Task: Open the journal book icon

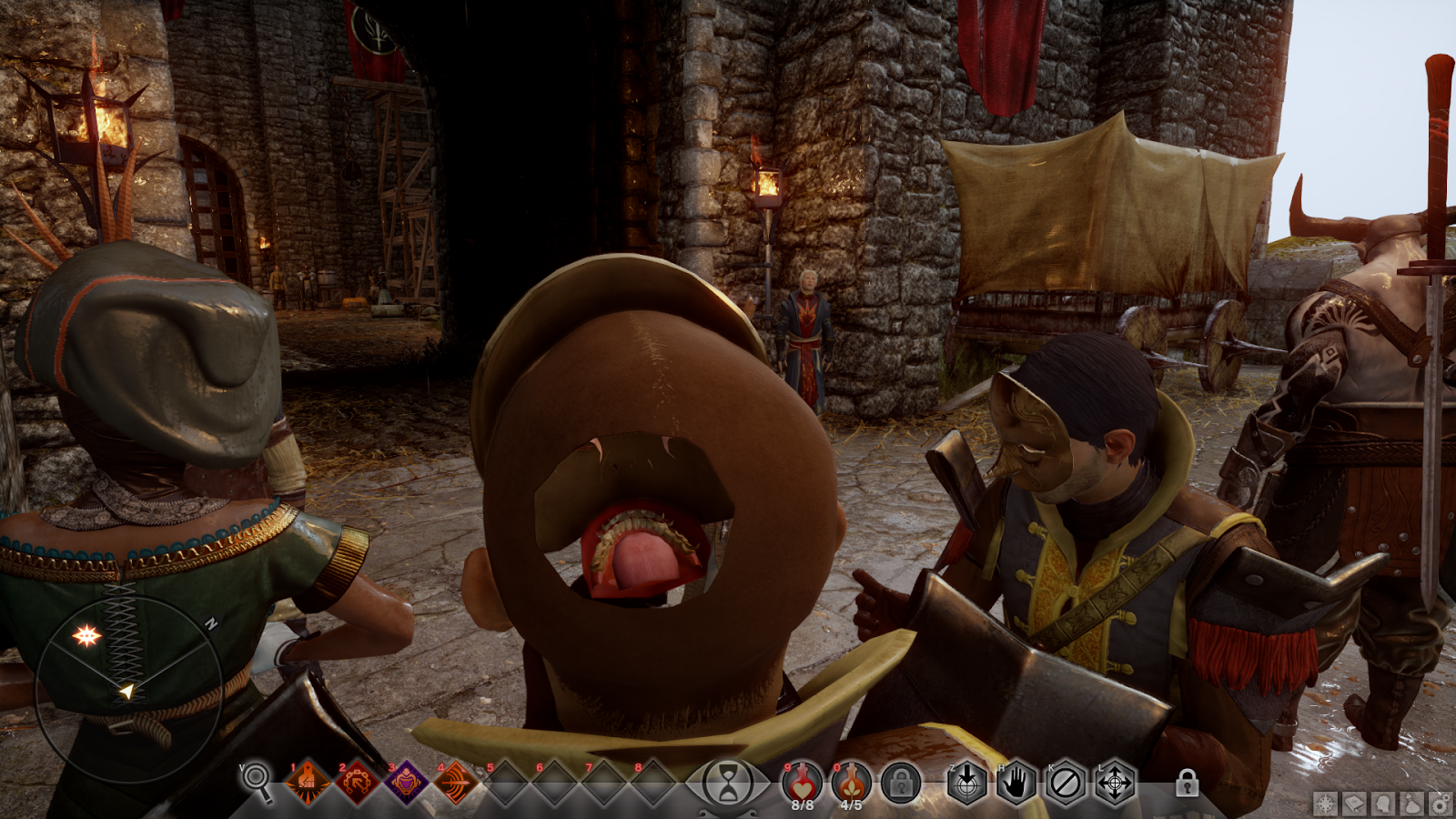Action: pyautogui.click(x=1354, y=804)
